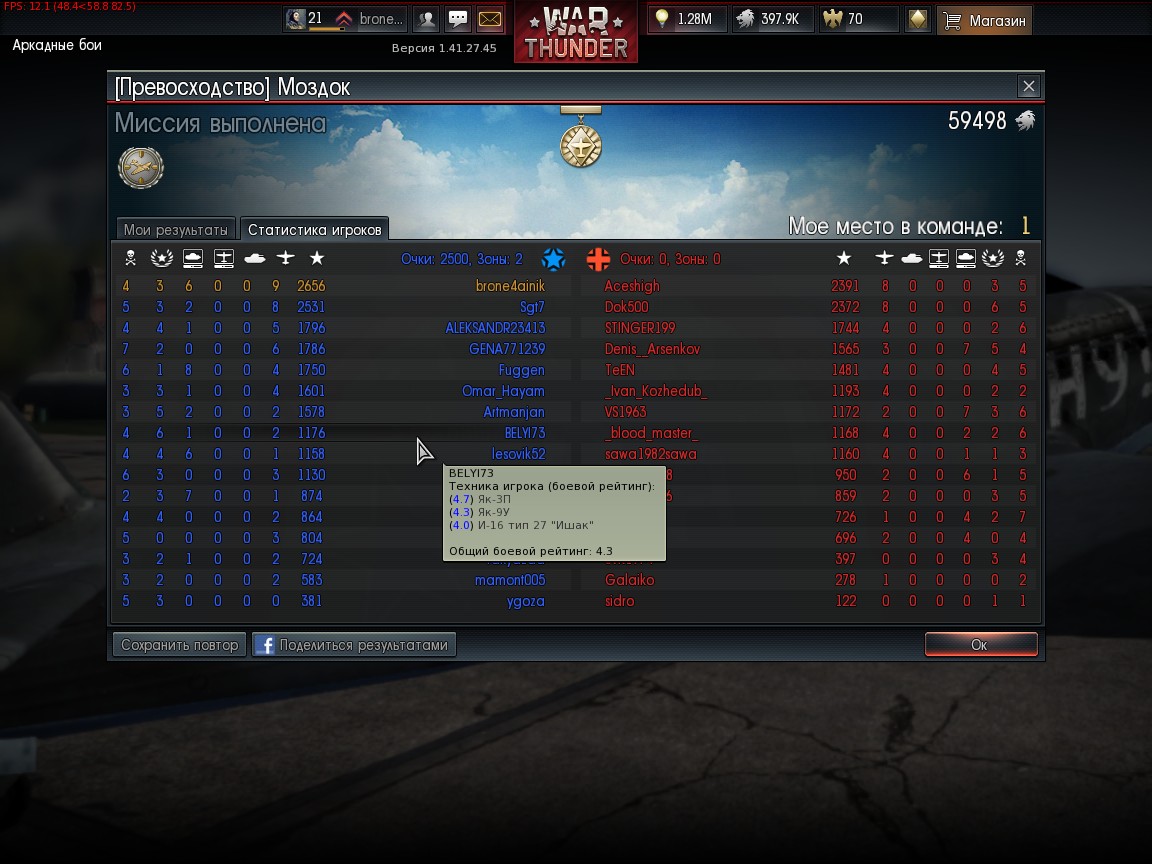Screen dimensions: 1152x864
Task: Select the Статистика игроков tab
Action: [315, 230]
